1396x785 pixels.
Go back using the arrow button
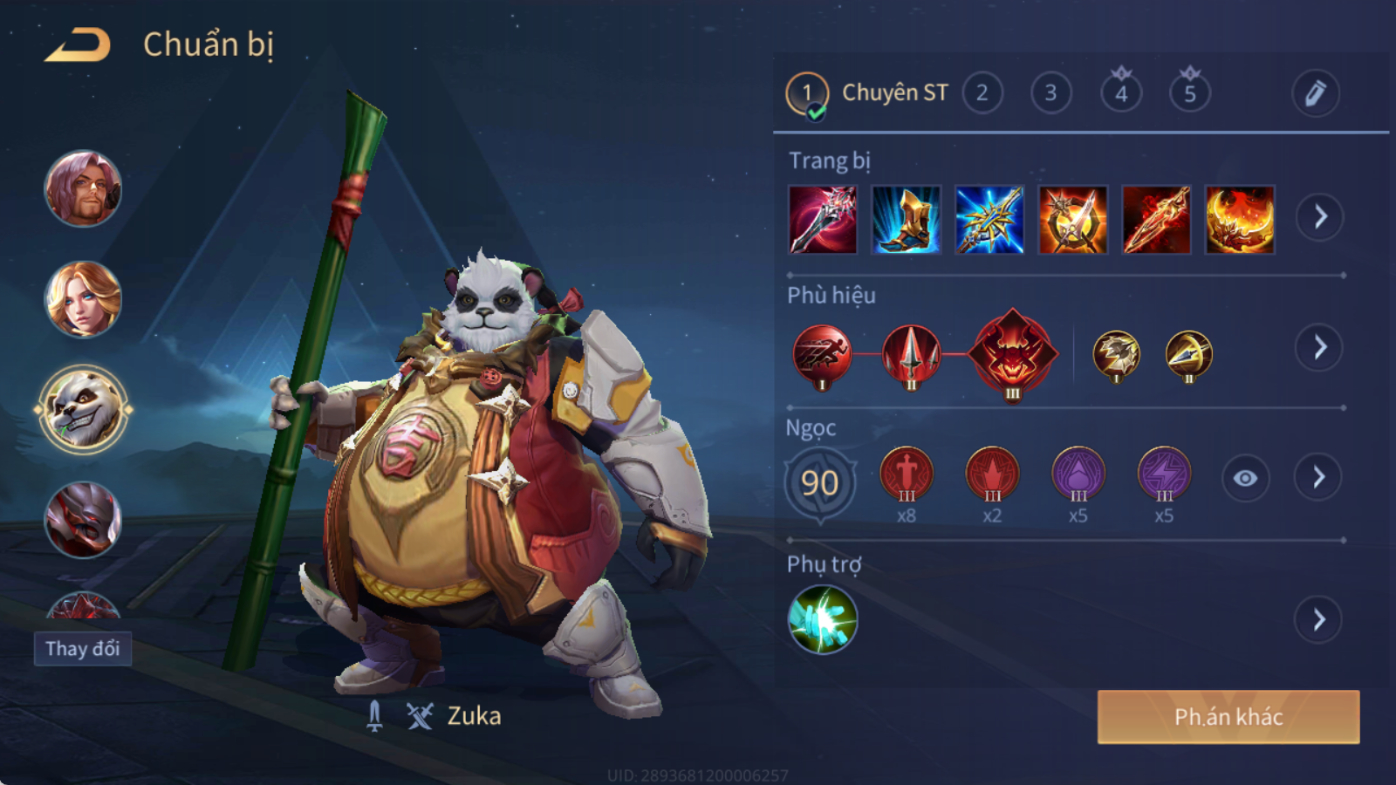(77, 45)
